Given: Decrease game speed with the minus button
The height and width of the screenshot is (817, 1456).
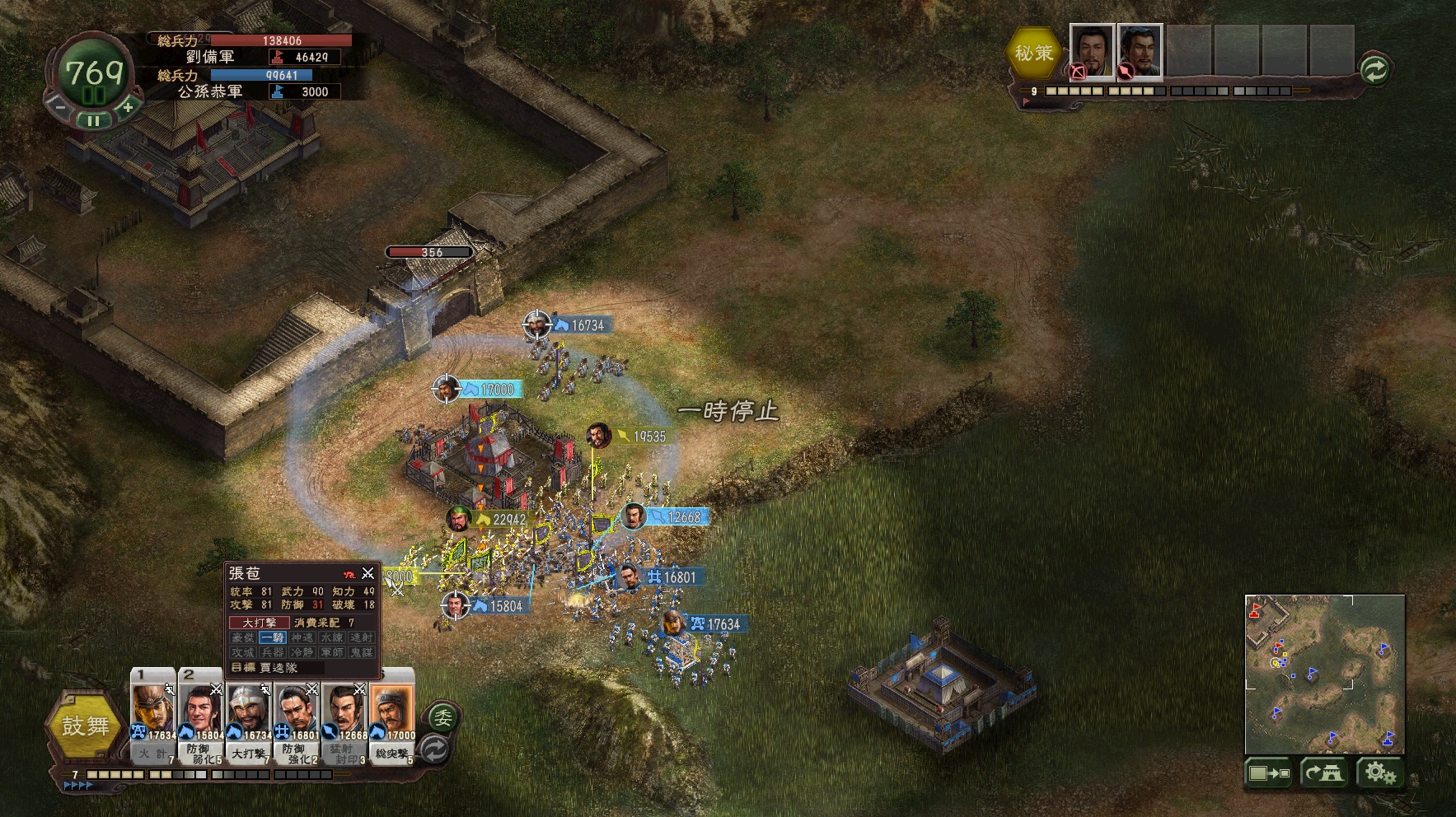Looking at the screenshot, I should (59, 106).
